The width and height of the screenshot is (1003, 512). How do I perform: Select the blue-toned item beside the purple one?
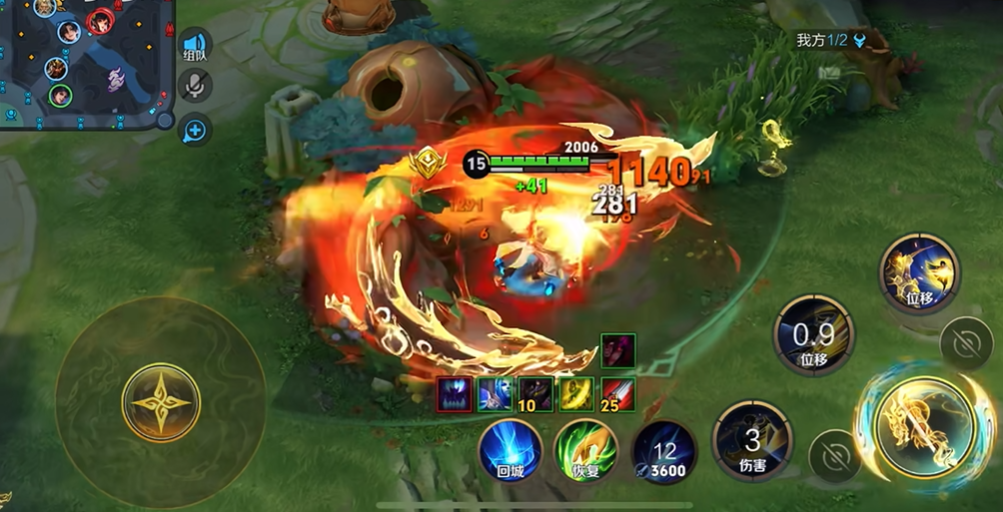(495, 394)
